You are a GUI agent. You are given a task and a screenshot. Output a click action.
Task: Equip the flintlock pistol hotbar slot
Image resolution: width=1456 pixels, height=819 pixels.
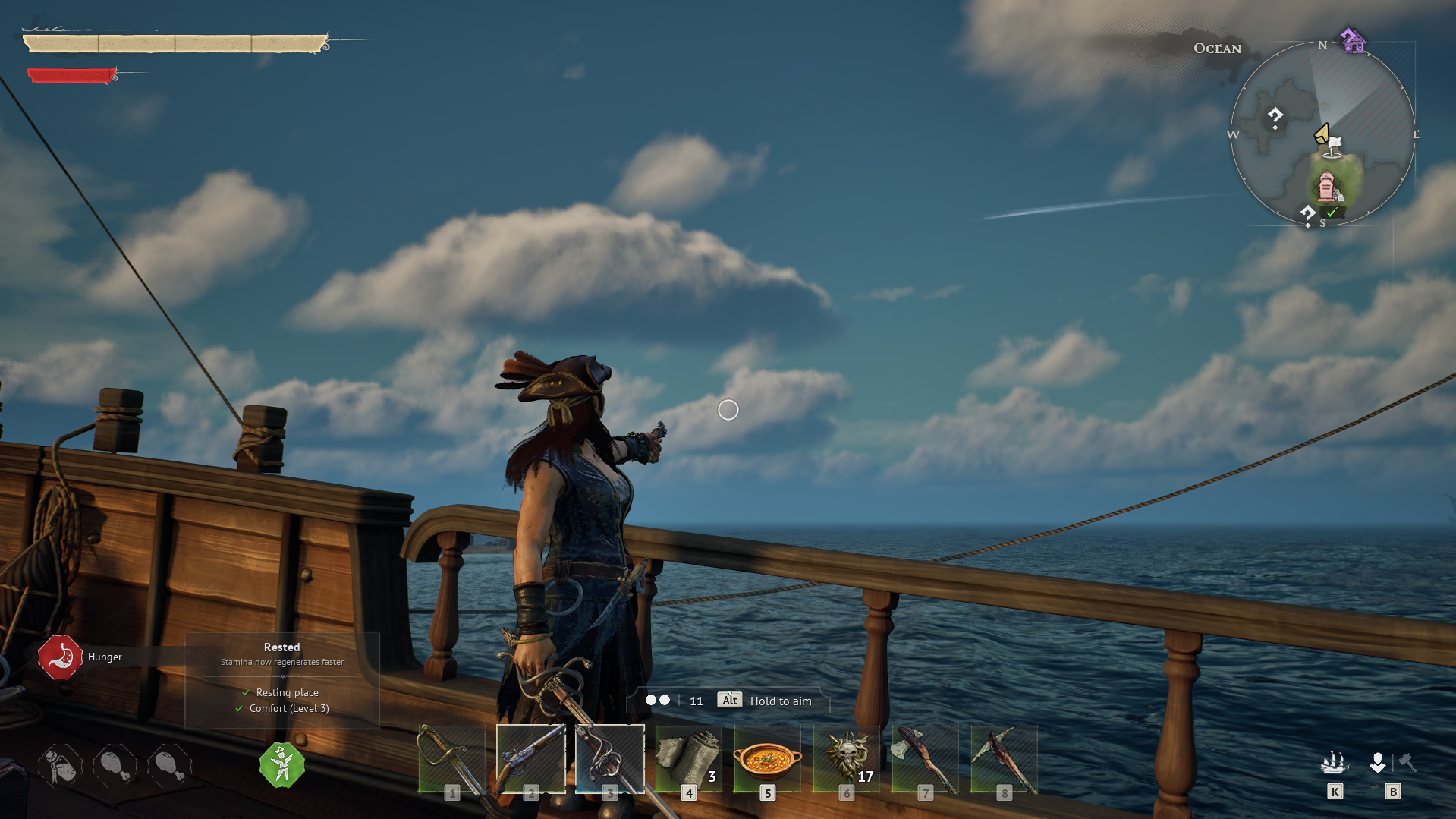click(x=530, y=758)
